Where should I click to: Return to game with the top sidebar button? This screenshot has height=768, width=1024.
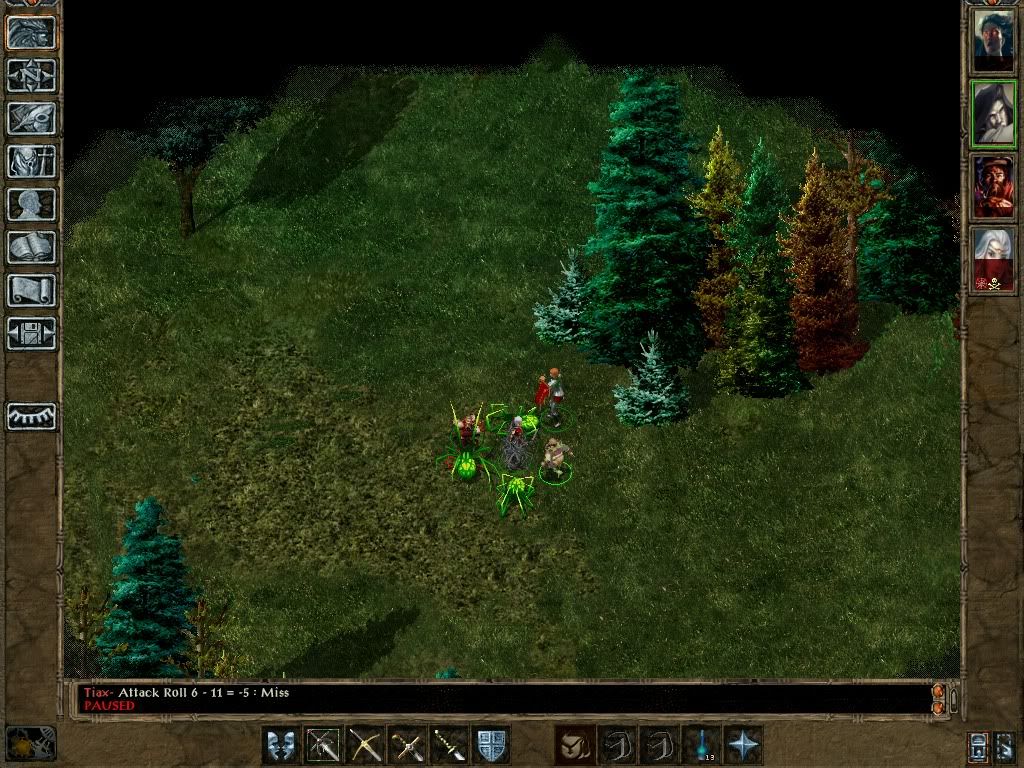pyautogui.click(x=32, y=32)
